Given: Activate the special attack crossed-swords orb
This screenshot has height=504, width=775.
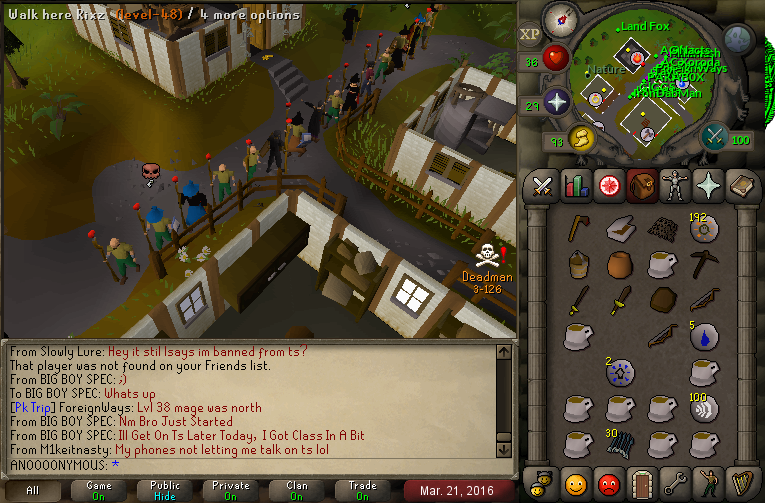Looking at the screenshot, I should (x=714, y=136).
